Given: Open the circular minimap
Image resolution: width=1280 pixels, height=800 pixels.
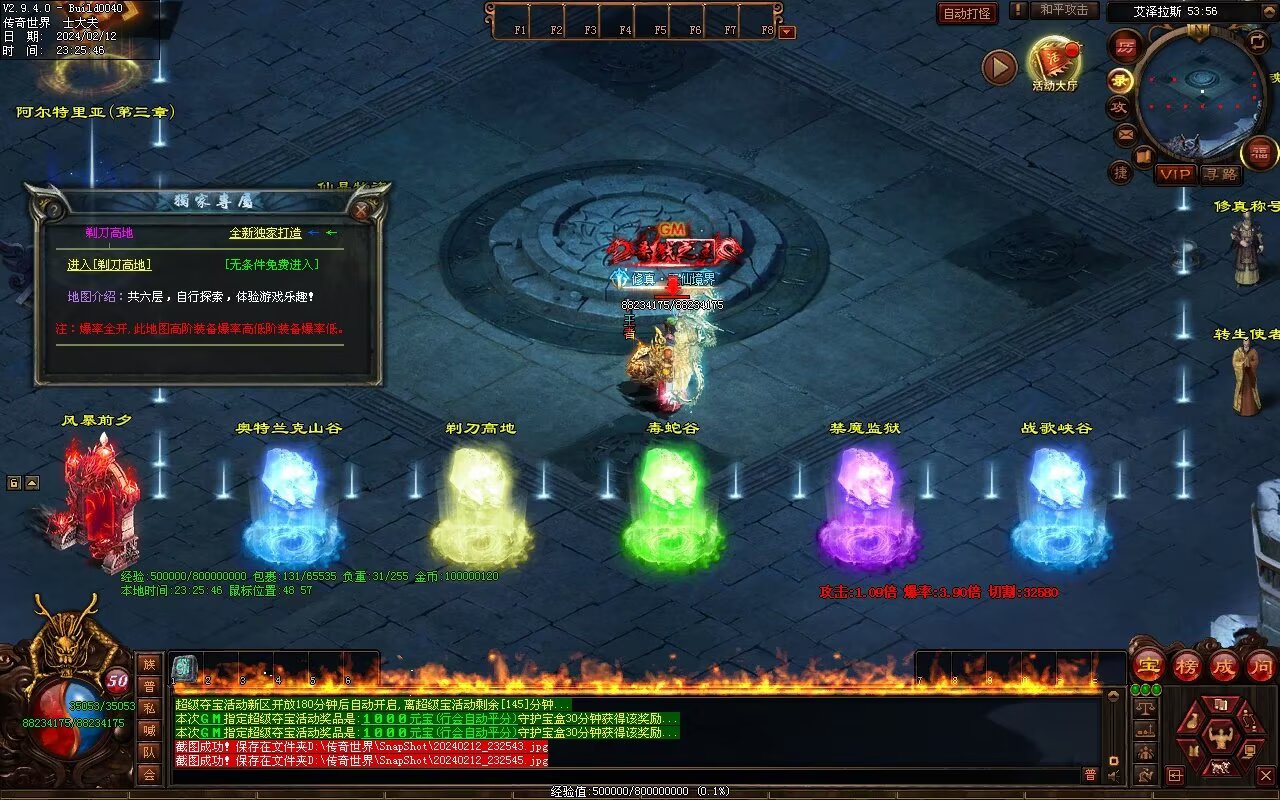Looking at the screenshot, I should pos(1200,90).
